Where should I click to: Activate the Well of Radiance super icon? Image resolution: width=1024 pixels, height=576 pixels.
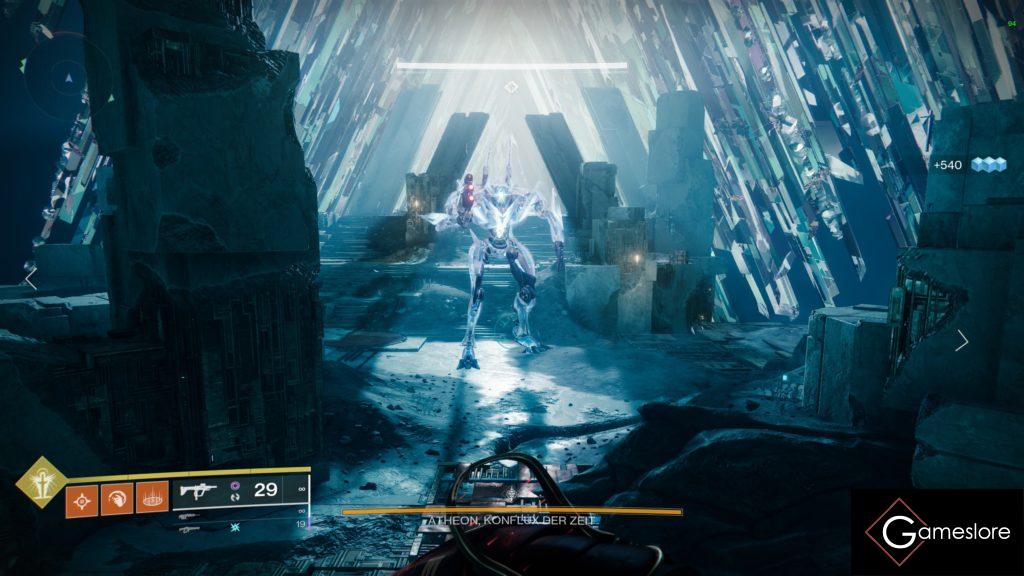(x=41, y=482)
